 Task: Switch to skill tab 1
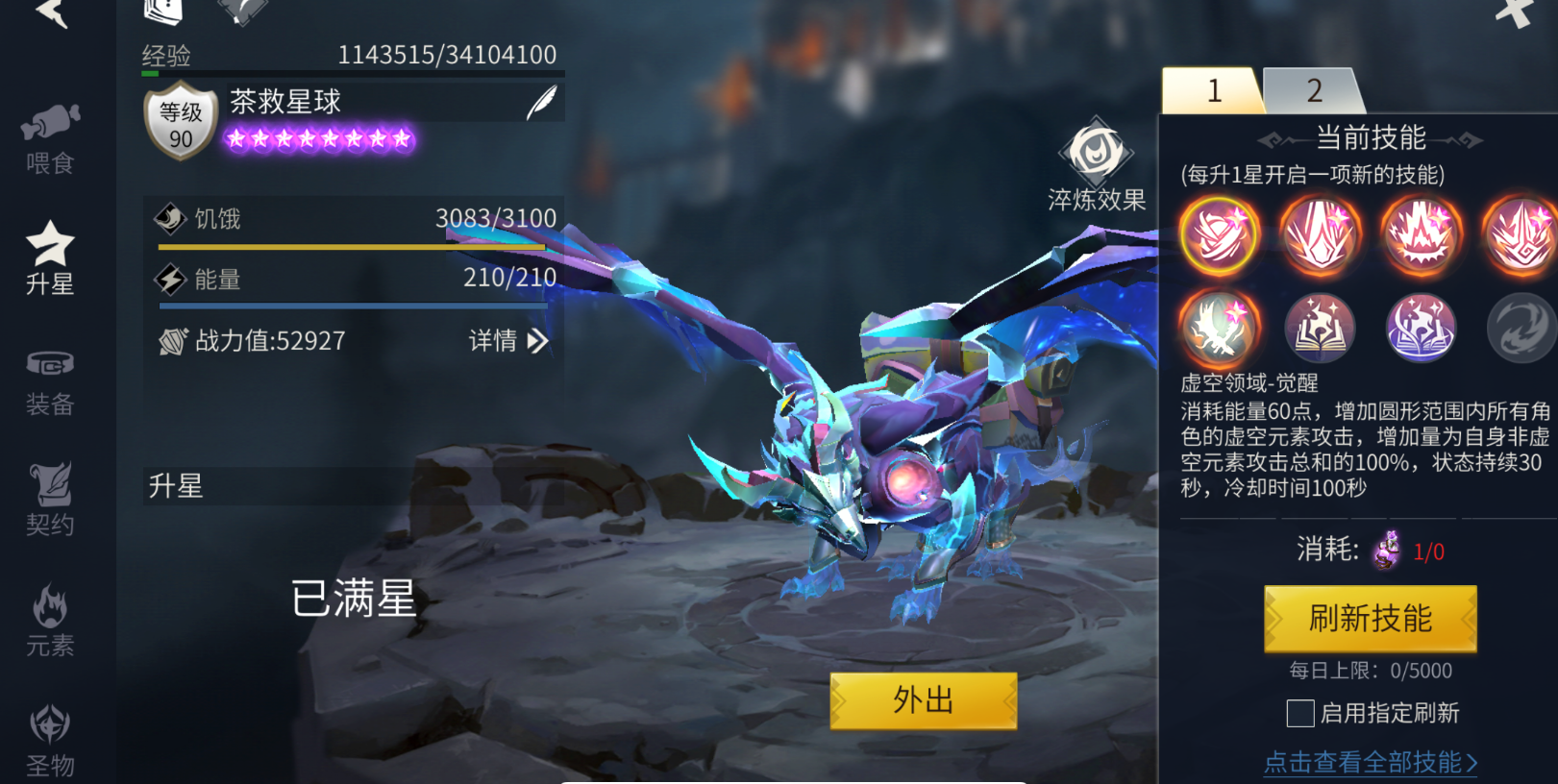tap(1213, 91)
